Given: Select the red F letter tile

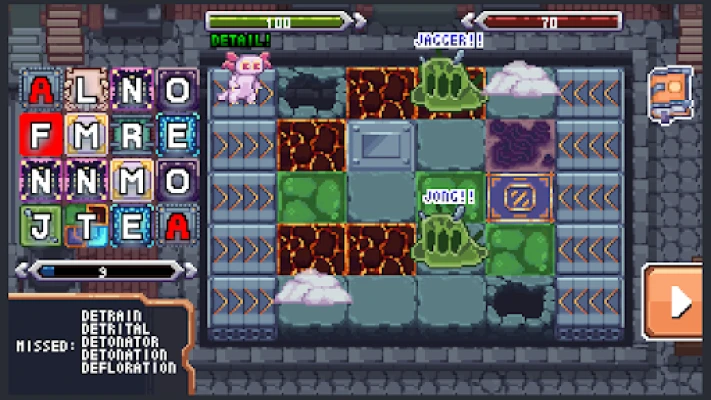Looking at the screenshot, I should (x=39, y=134).
